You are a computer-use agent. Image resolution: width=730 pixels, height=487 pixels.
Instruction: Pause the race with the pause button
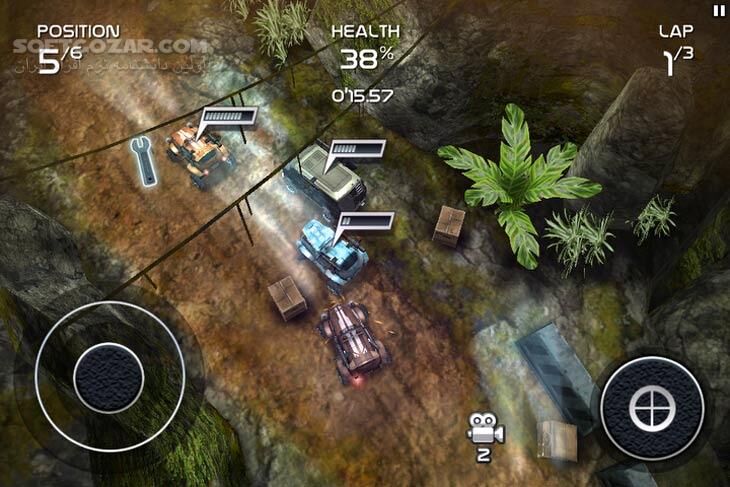tap(718, 10)
